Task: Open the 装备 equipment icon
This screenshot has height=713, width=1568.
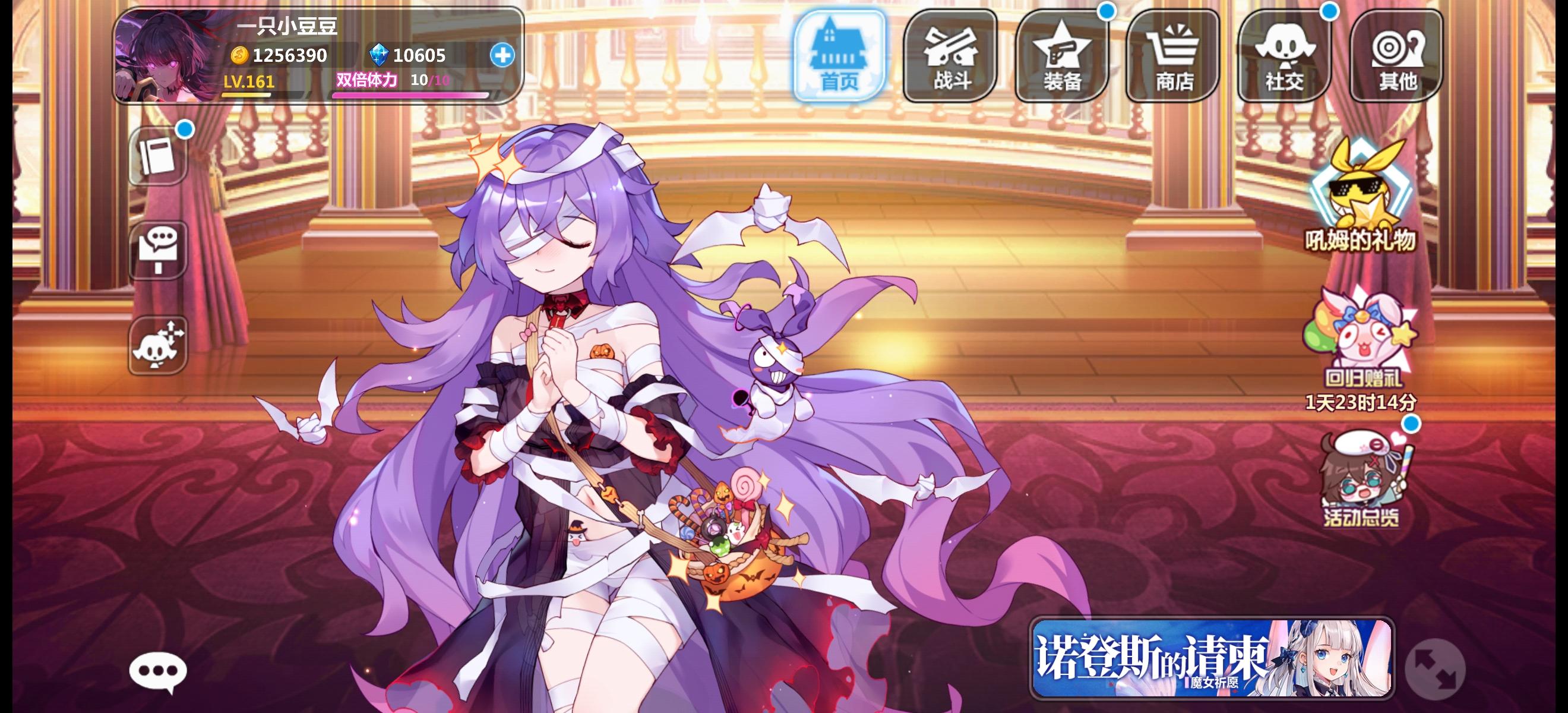Action: click(1060, 55)
